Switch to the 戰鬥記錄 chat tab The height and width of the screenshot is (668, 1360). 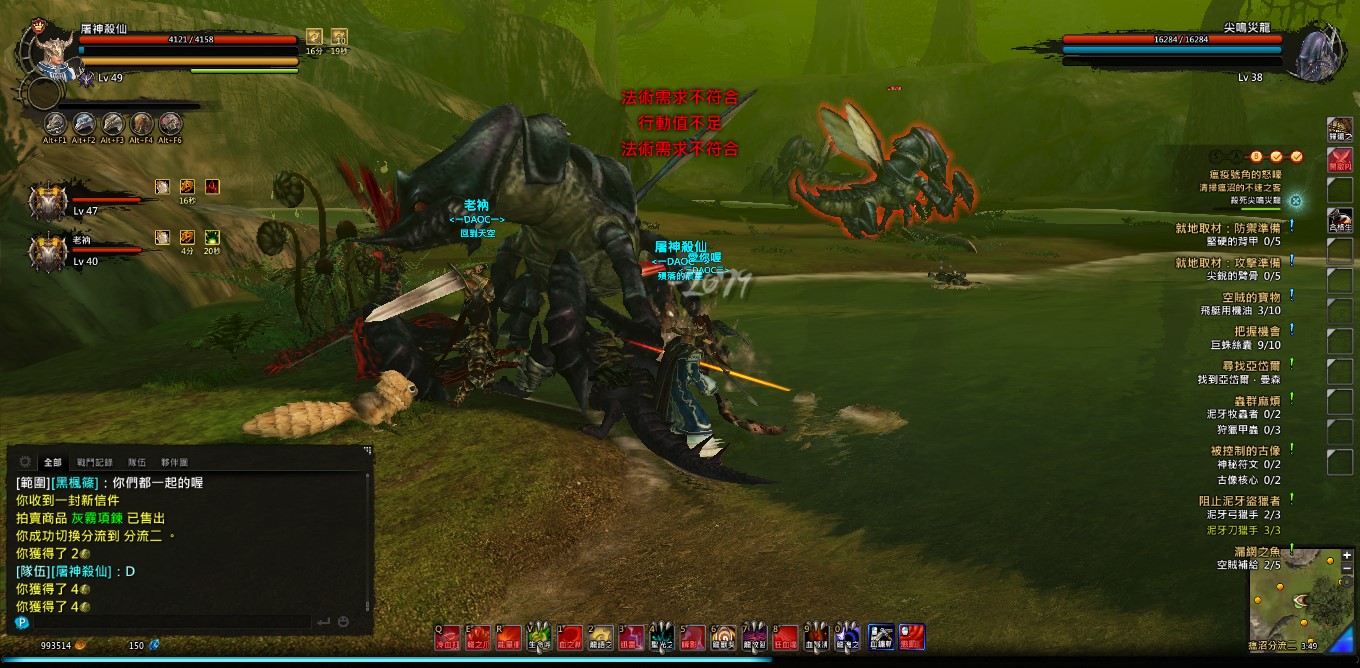point(93,462)
